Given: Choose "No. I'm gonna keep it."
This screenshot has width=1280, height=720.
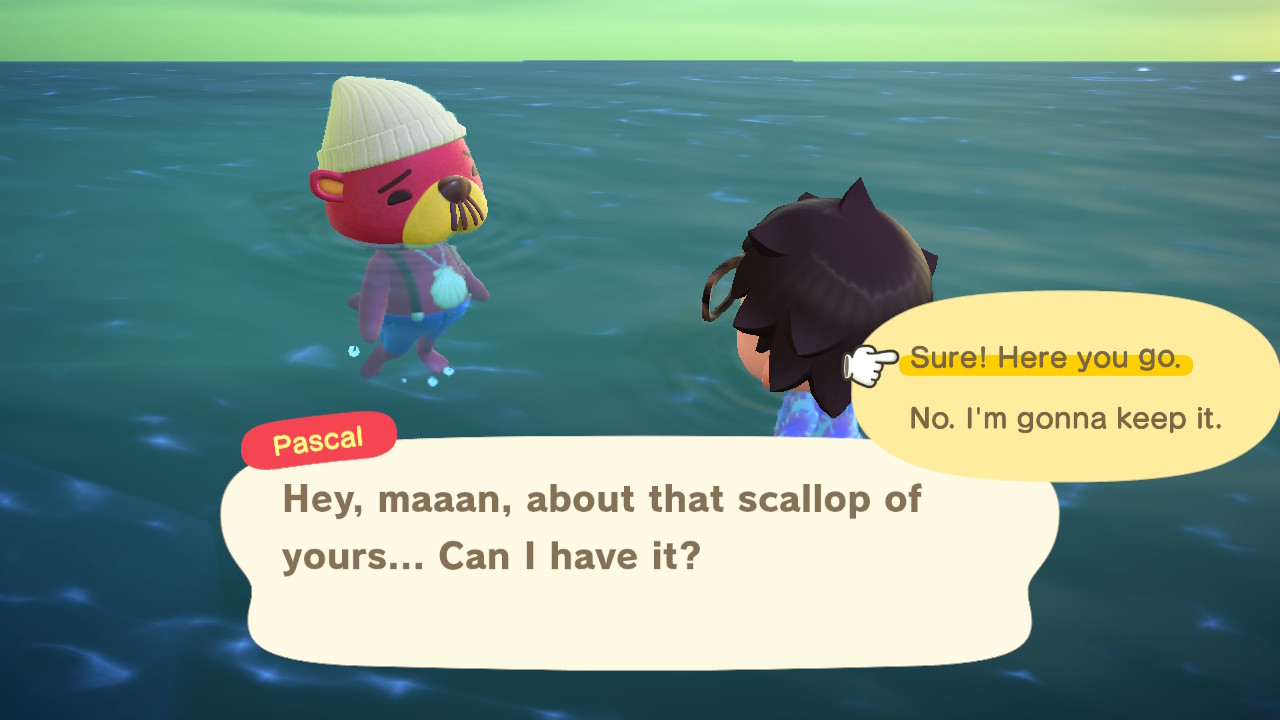Looking at the screenshot, I should point(1063,419).
